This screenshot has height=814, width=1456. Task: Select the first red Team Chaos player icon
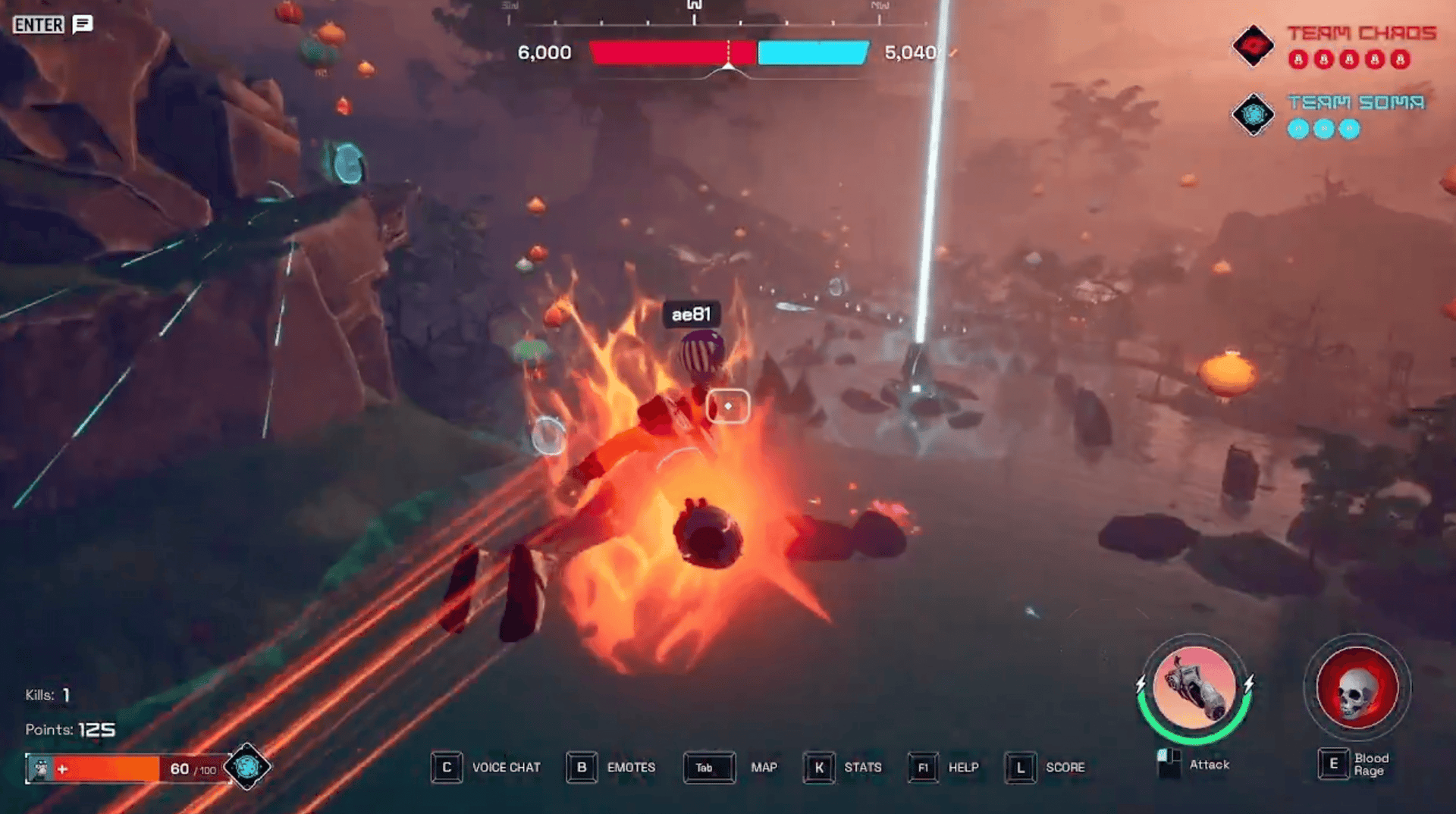[x=1298, y=59]
